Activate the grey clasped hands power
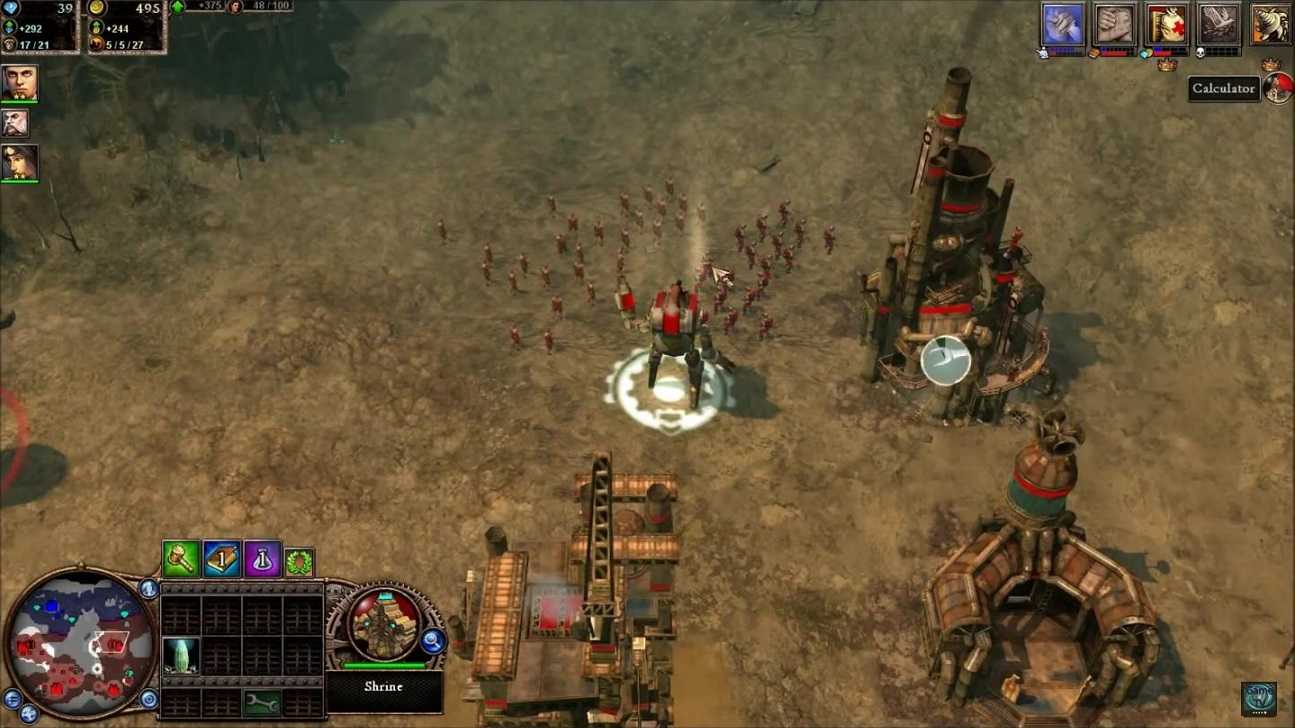This screenshot has height=728, width=1295. tap(1114, 24)
